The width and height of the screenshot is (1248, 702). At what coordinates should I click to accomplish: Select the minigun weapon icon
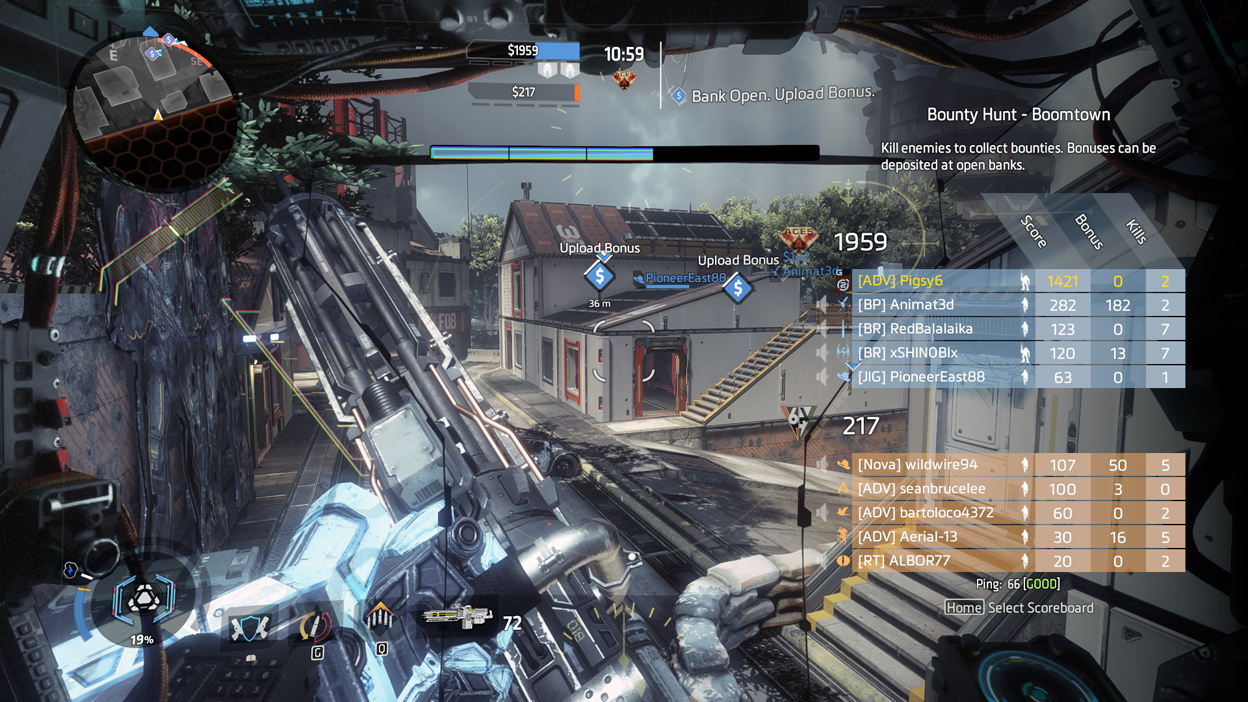coord(457,616)
